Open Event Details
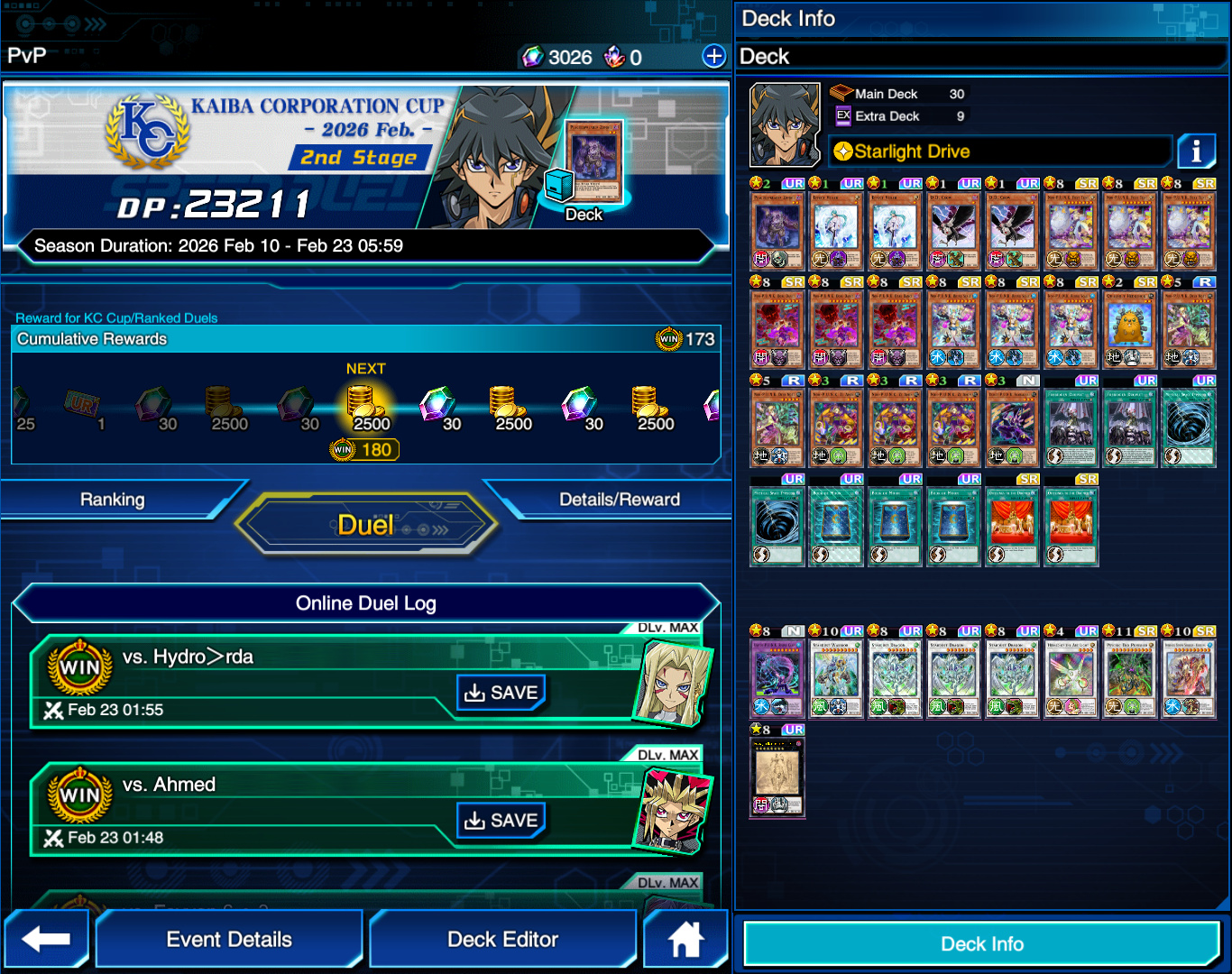The image size is (1232, 974). [229, 939]
